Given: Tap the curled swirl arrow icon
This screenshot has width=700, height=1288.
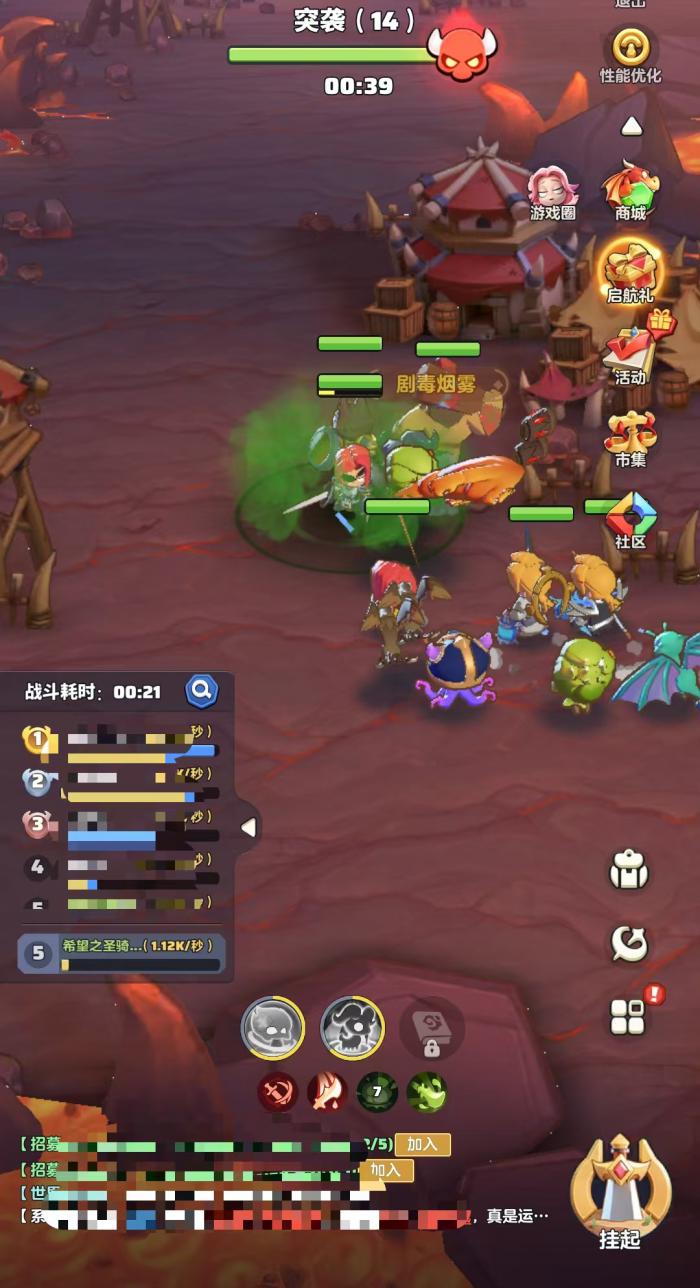Looking at the screenshot, I should click(630, 943).
